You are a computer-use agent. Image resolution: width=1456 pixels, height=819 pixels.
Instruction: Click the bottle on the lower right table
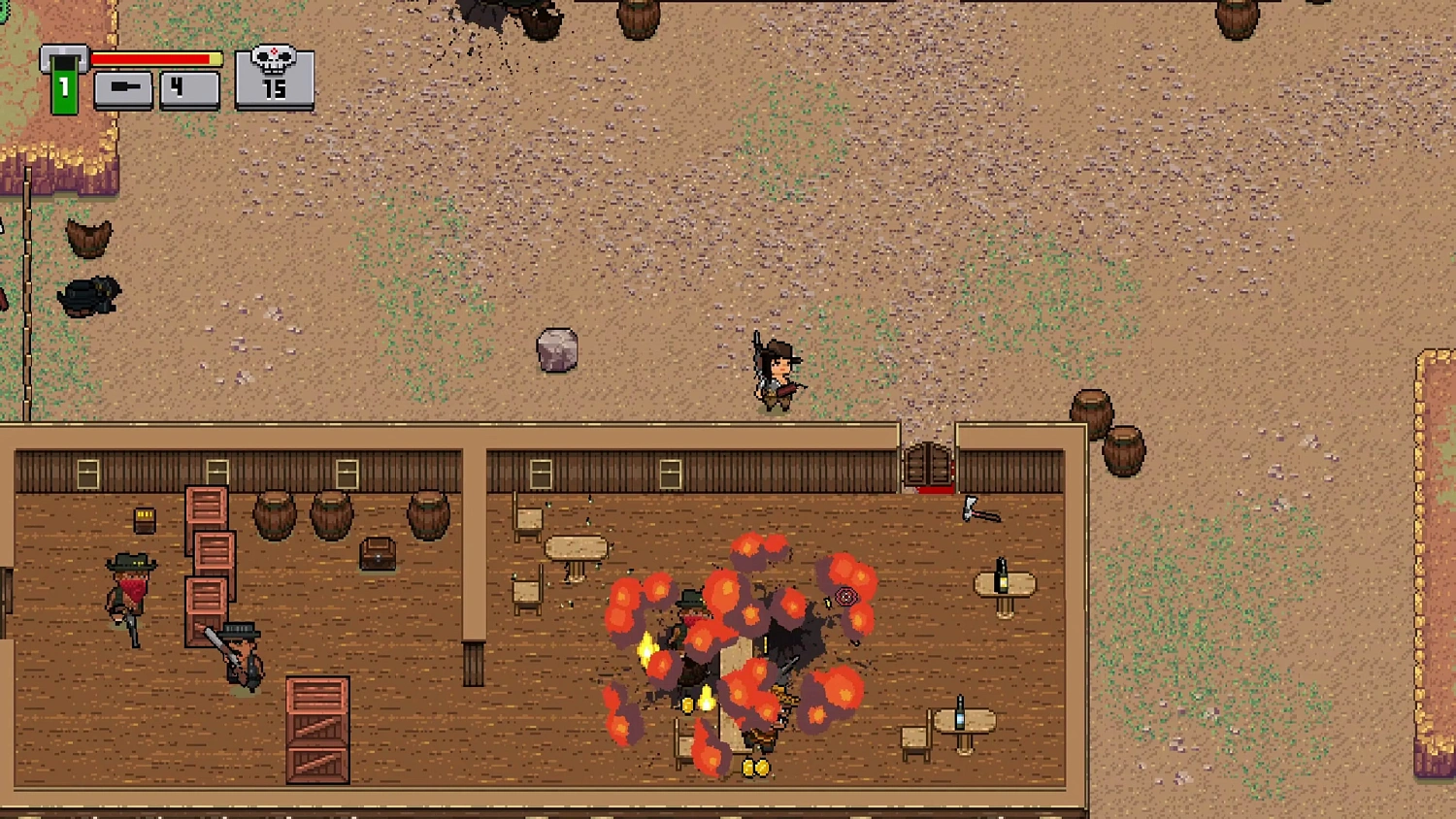coord(961,712)
